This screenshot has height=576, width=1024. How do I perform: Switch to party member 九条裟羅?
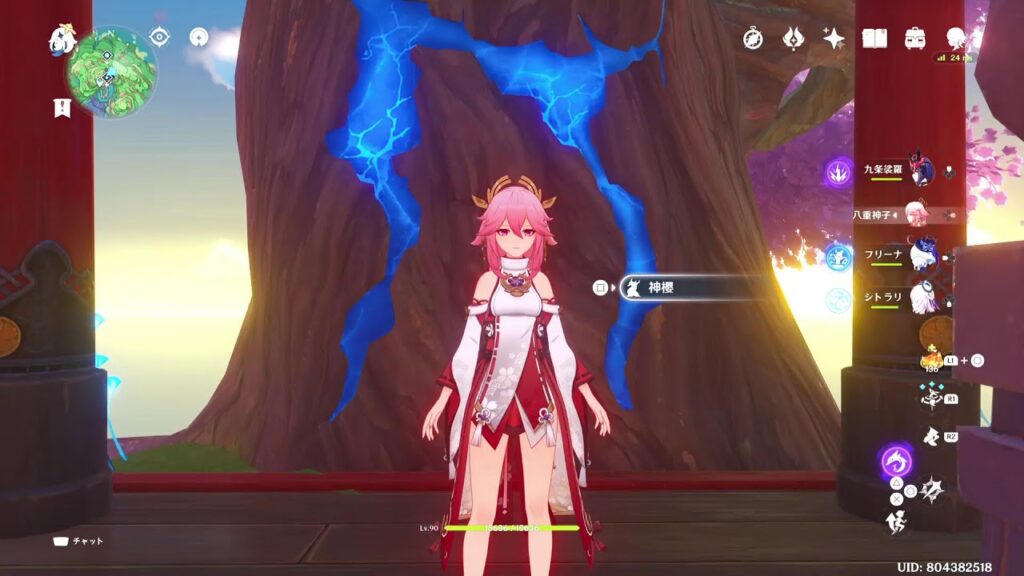[x=920, y=171]
